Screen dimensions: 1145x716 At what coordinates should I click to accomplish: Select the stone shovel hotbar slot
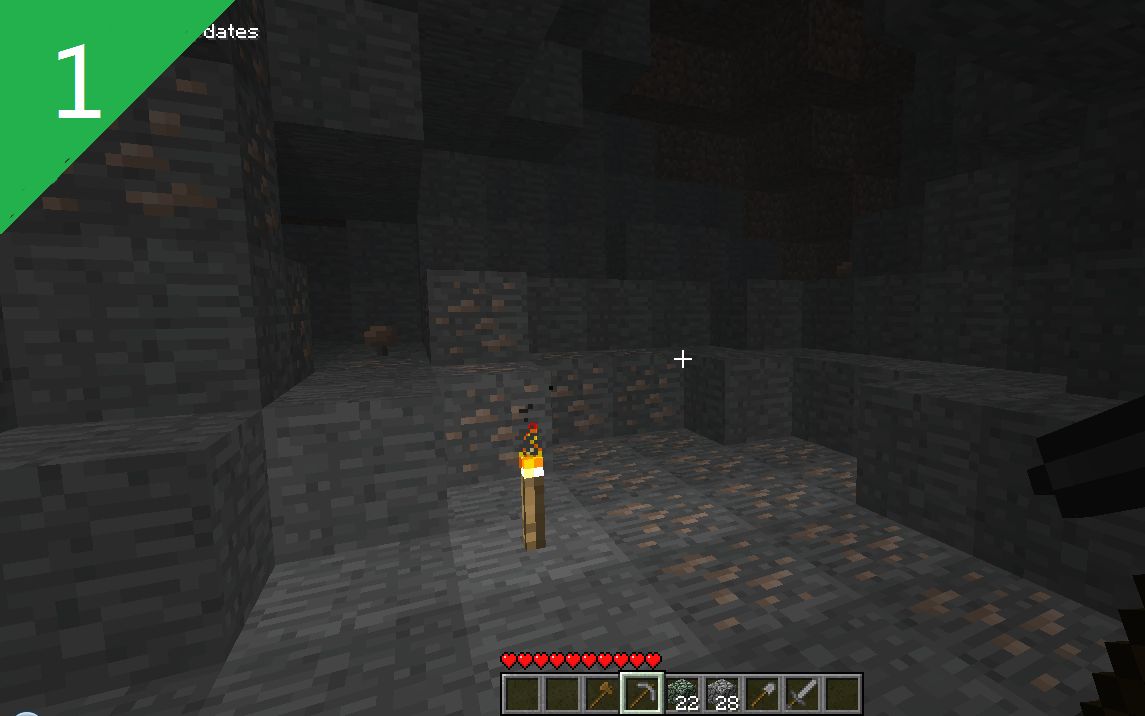[761, 693]
